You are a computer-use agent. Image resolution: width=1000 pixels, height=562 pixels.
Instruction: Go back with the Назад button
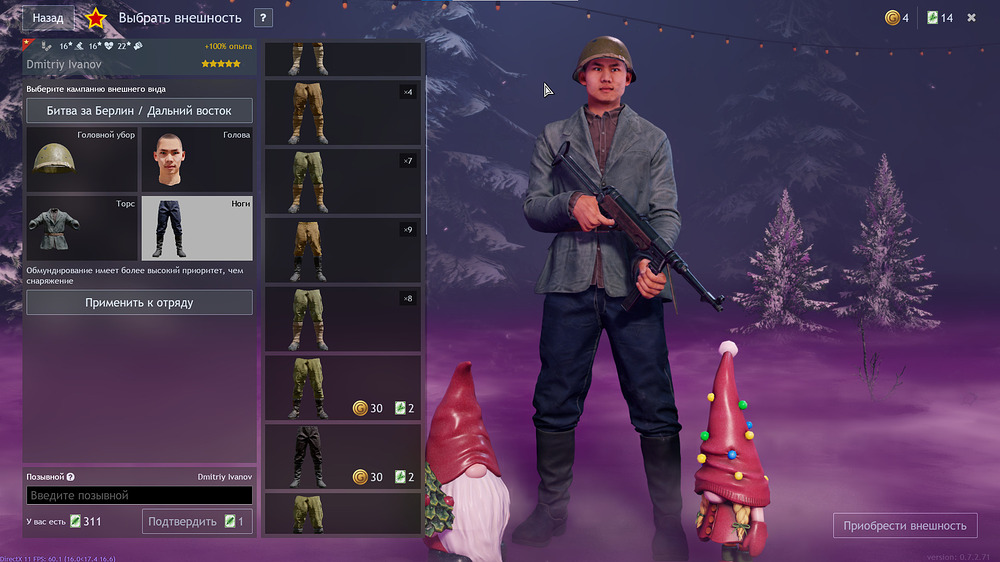48,18
